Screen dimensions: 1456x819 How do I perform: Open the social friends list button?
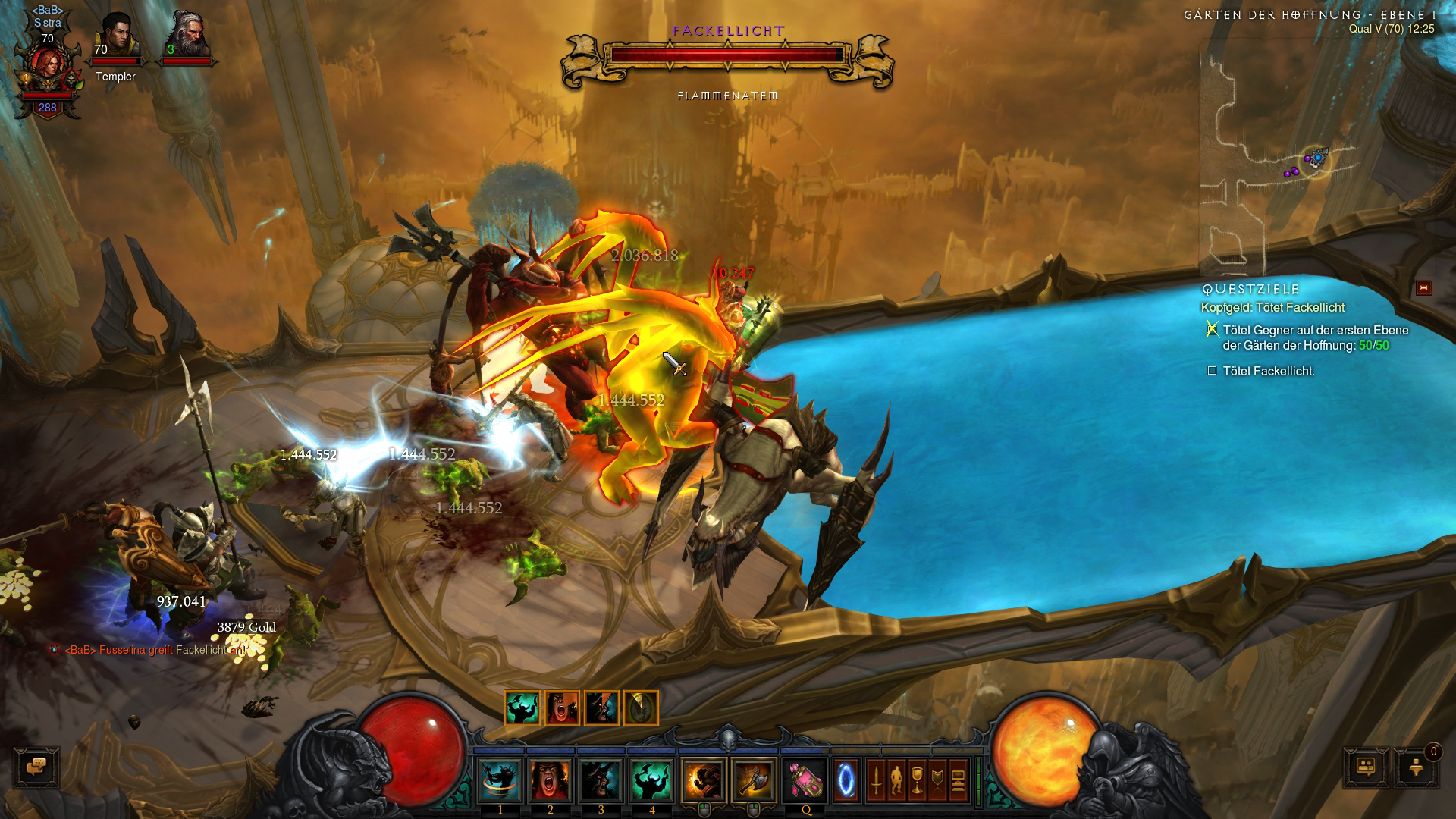point(1366,767)
